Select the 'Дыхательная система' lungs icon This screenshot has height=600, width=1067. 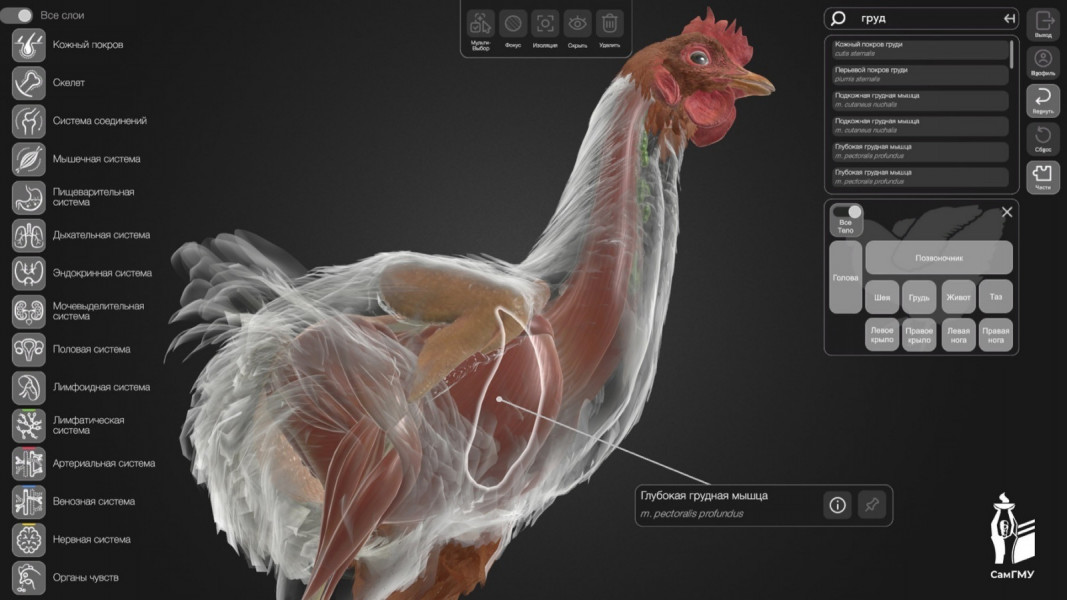point(28,235)
